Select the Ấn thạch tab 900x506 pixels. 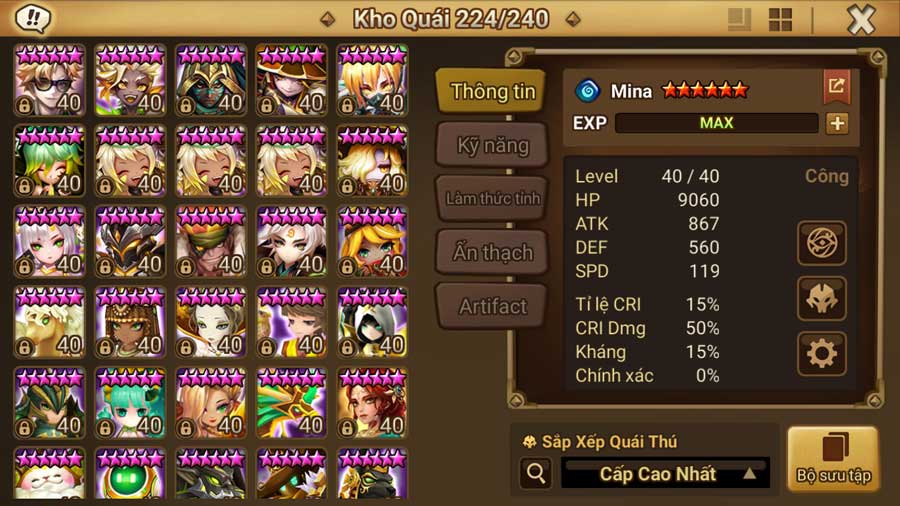click(492, 252)
